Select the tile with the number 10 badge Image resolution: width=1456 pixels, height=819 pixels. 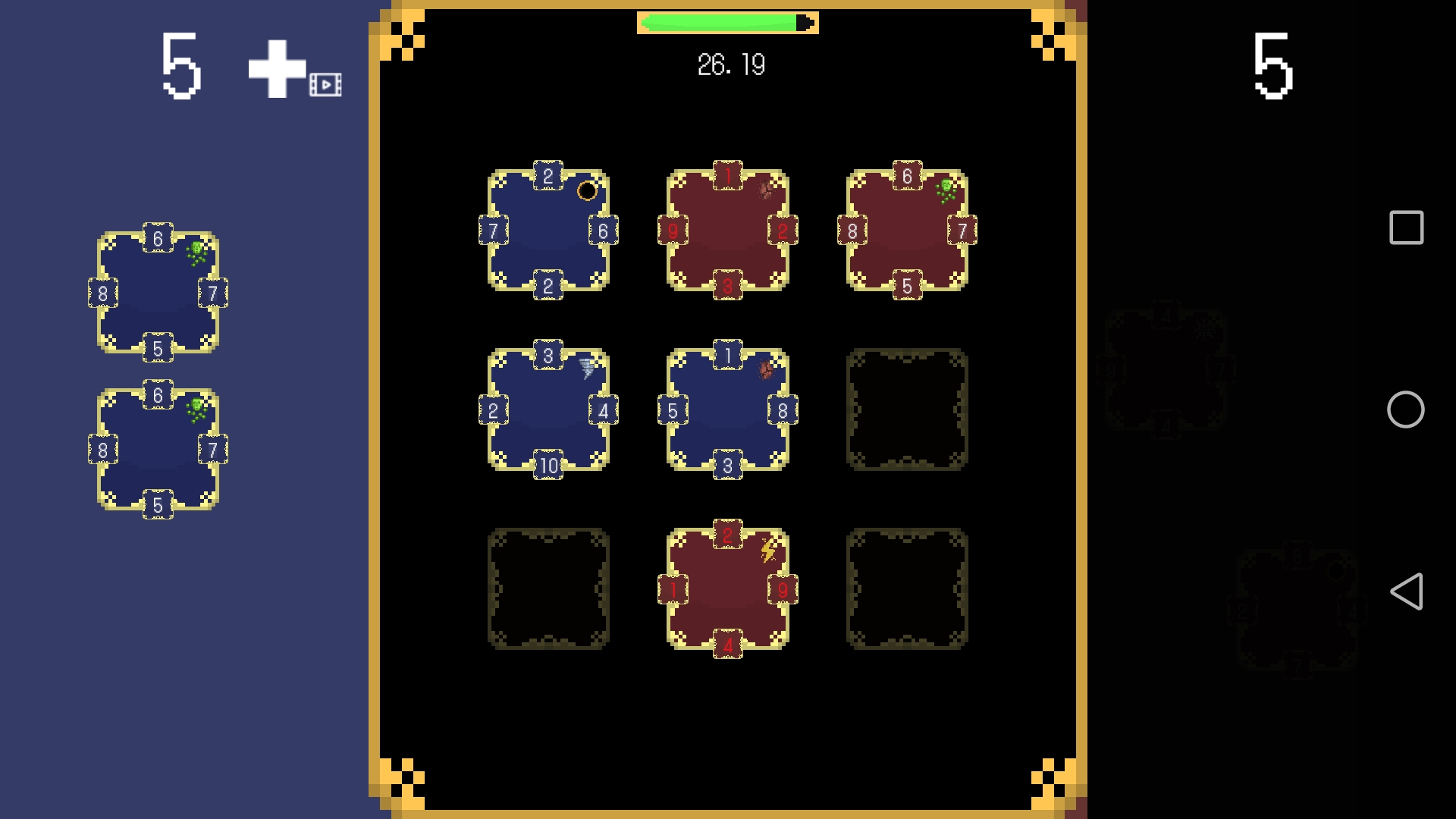point(548,409)
